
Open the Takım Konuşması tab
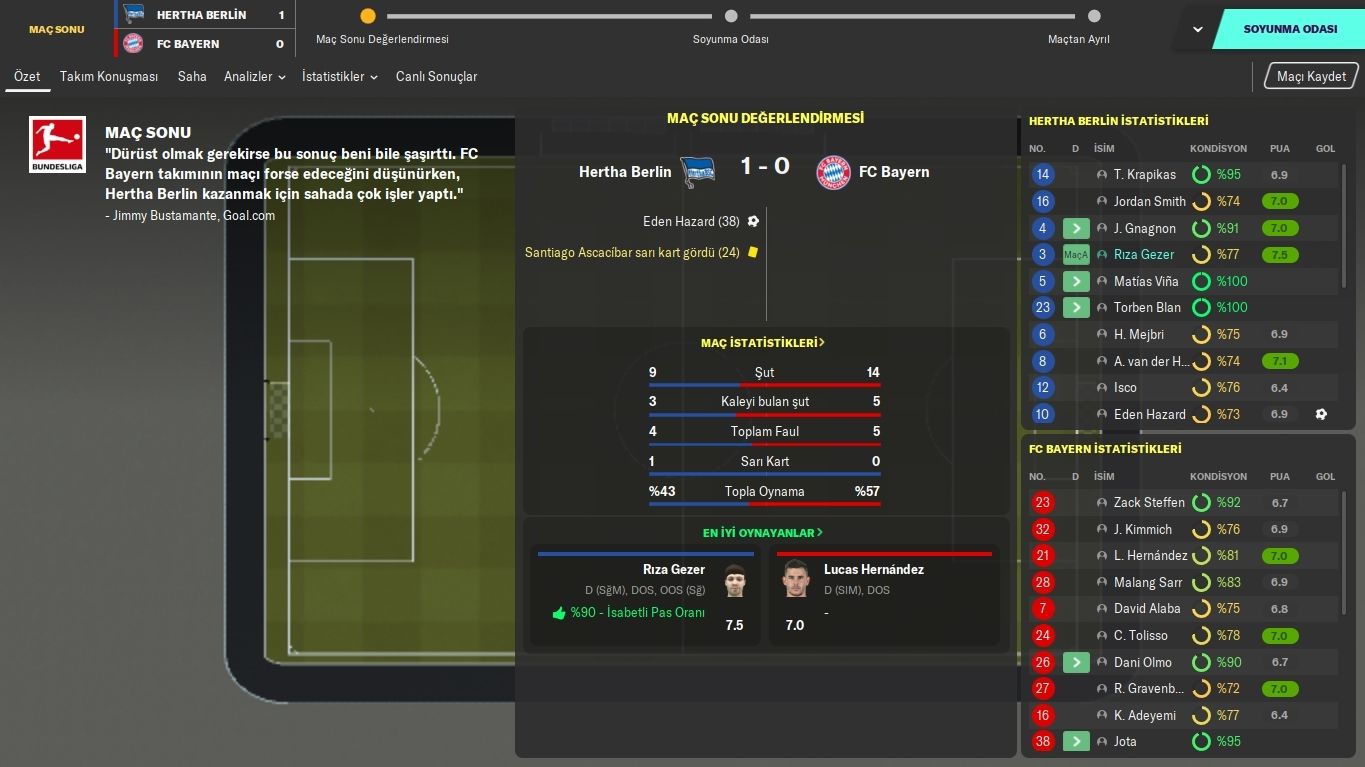click(x=109, y=76)
